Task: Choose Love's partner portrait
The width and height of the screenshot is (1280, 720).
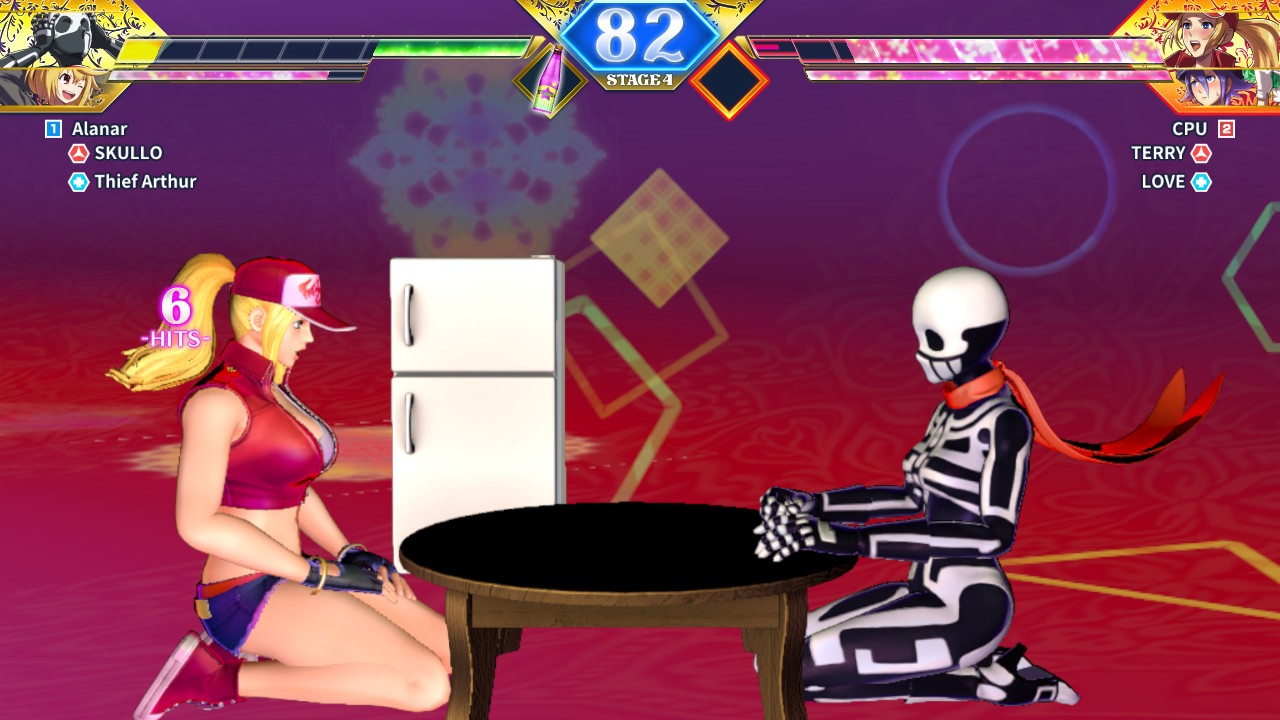Action: [x=1220, y=87]
